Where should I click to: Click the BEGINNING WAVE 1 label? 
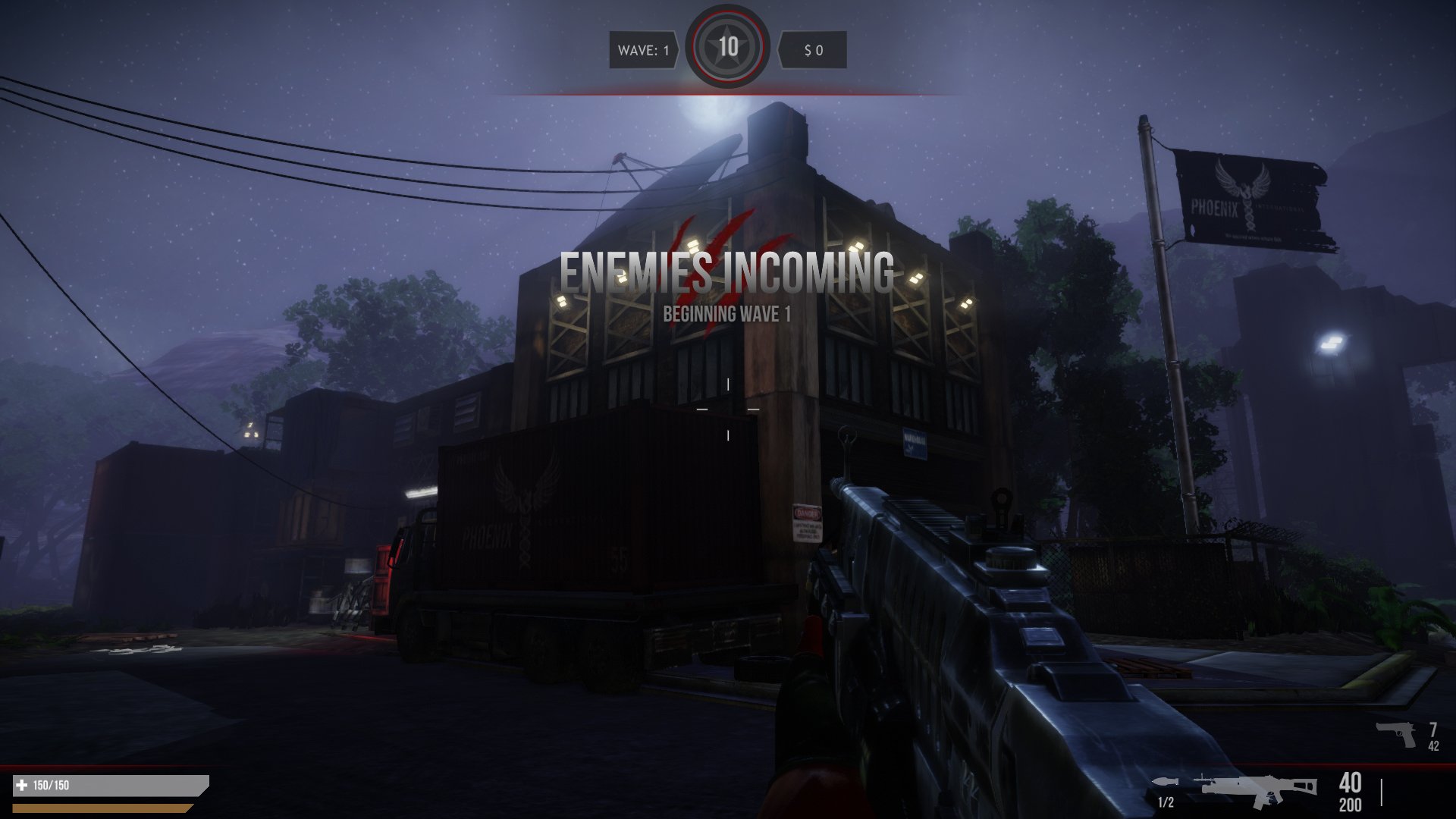pyautogui.click(x=726, y=313)
